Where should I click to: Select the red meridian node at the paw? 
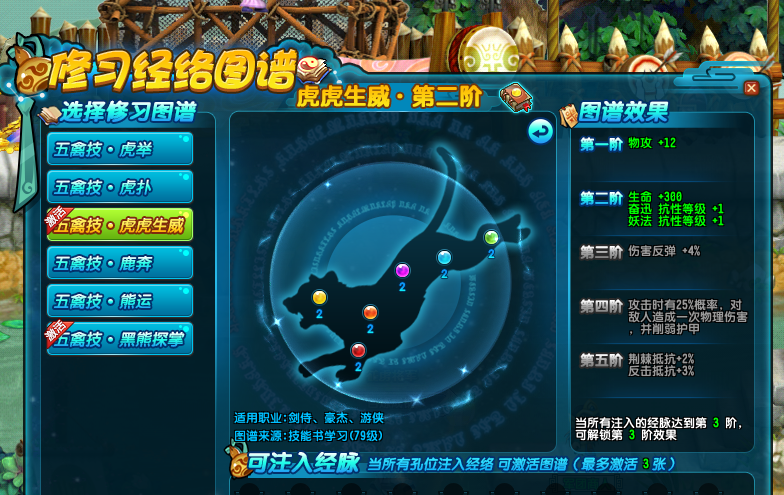coord(358,349)
